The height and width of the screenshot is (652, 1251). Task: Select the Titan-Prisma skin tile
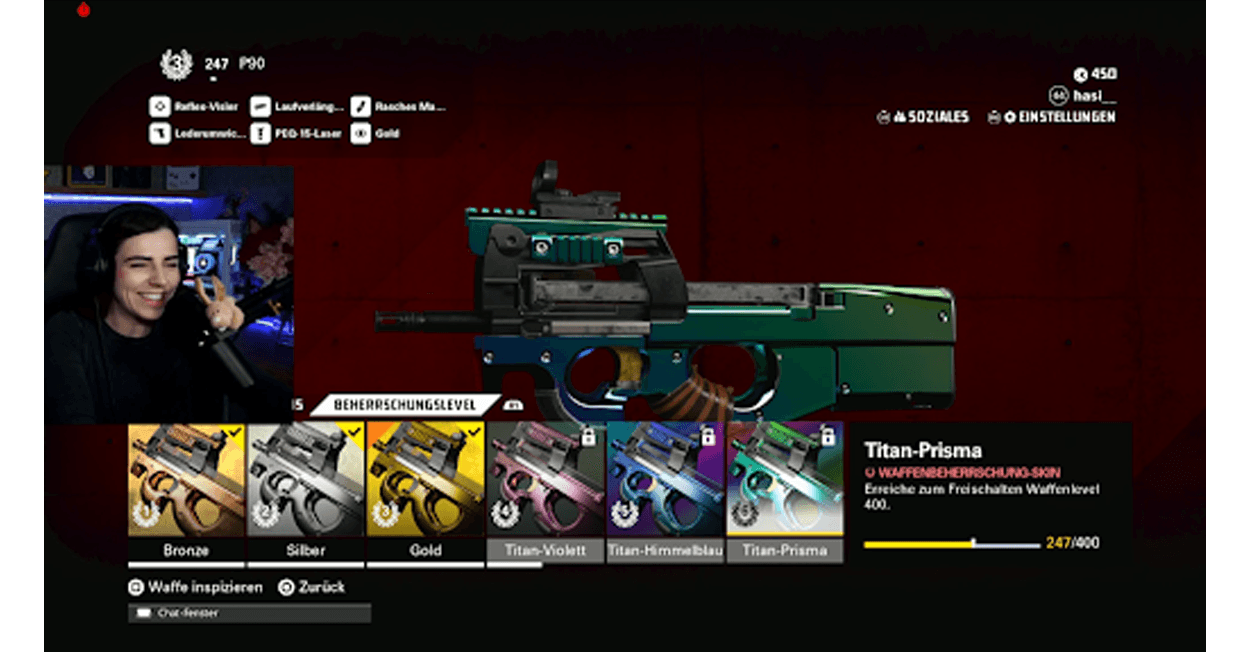pyautogui.click(x=785, y=480)
